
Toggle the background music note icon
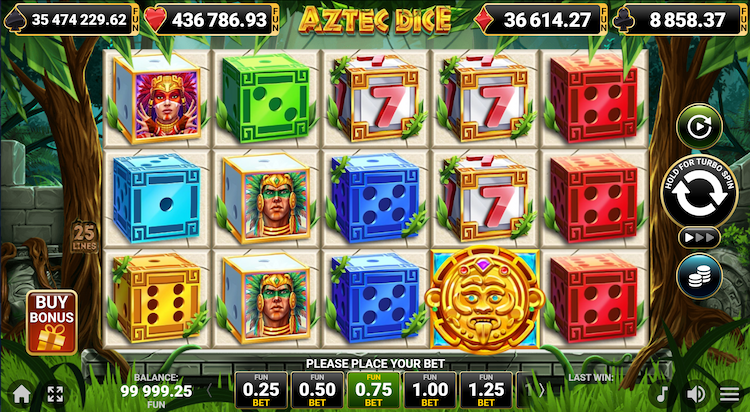click(662, 394)
